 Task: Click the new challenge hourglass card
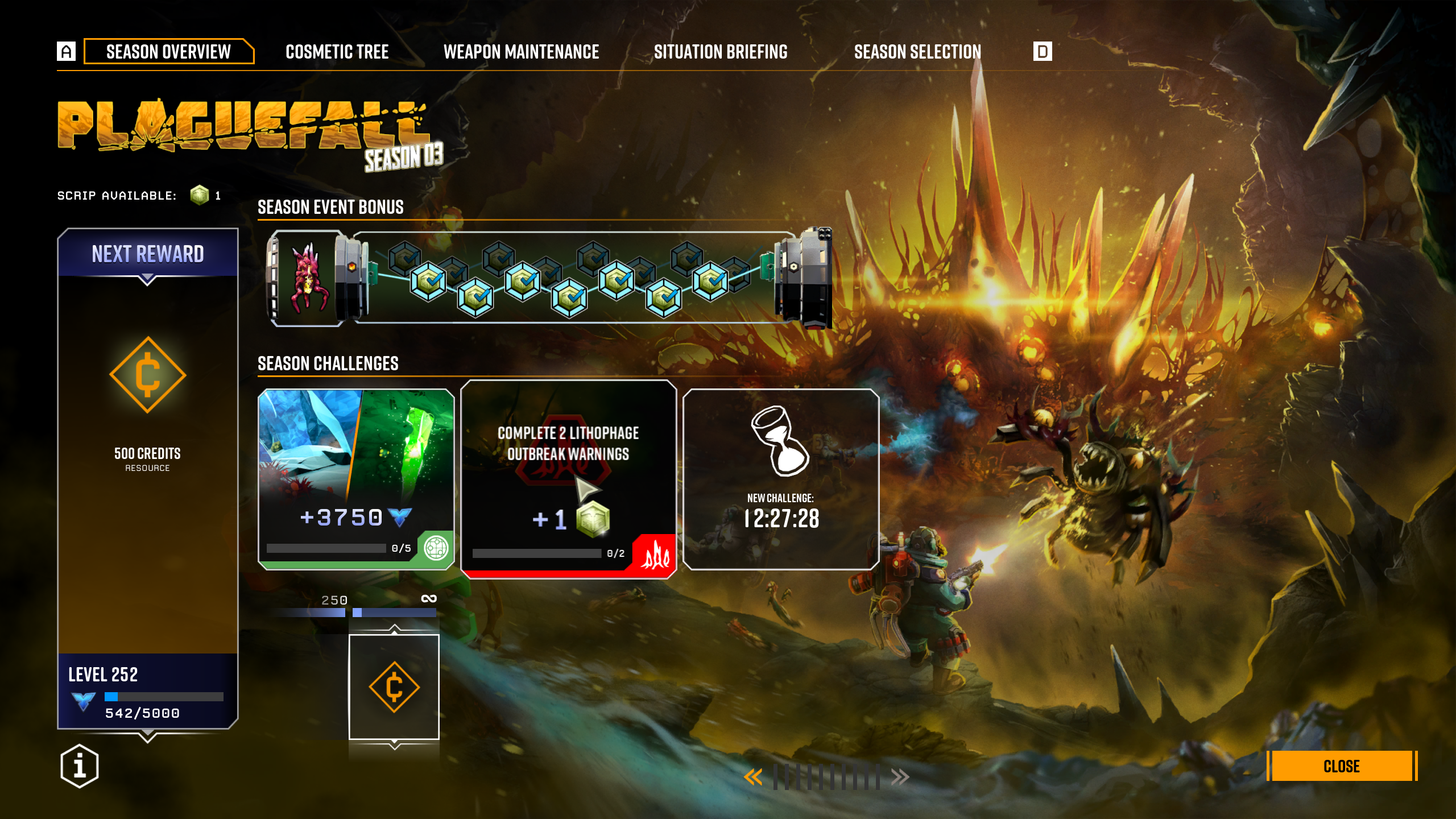point(781,479)
